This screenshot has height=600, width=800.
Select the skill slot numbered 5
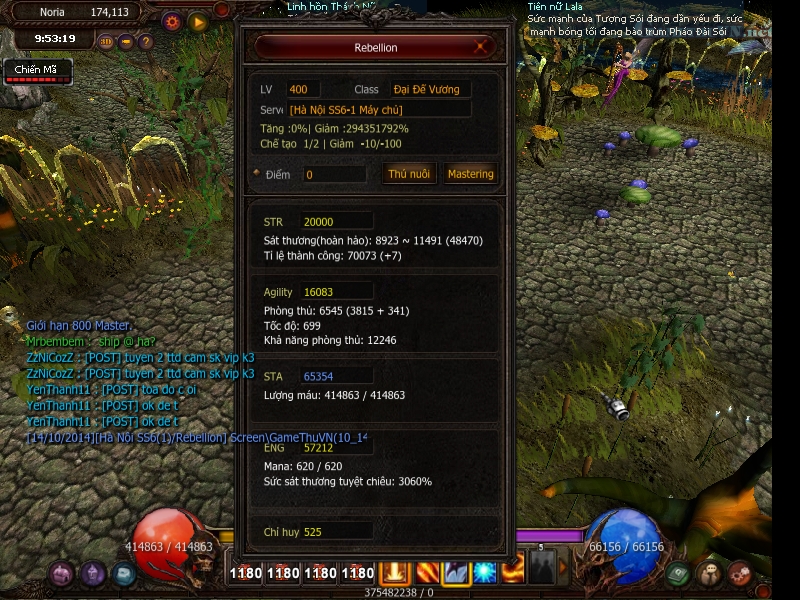point(541,570)
